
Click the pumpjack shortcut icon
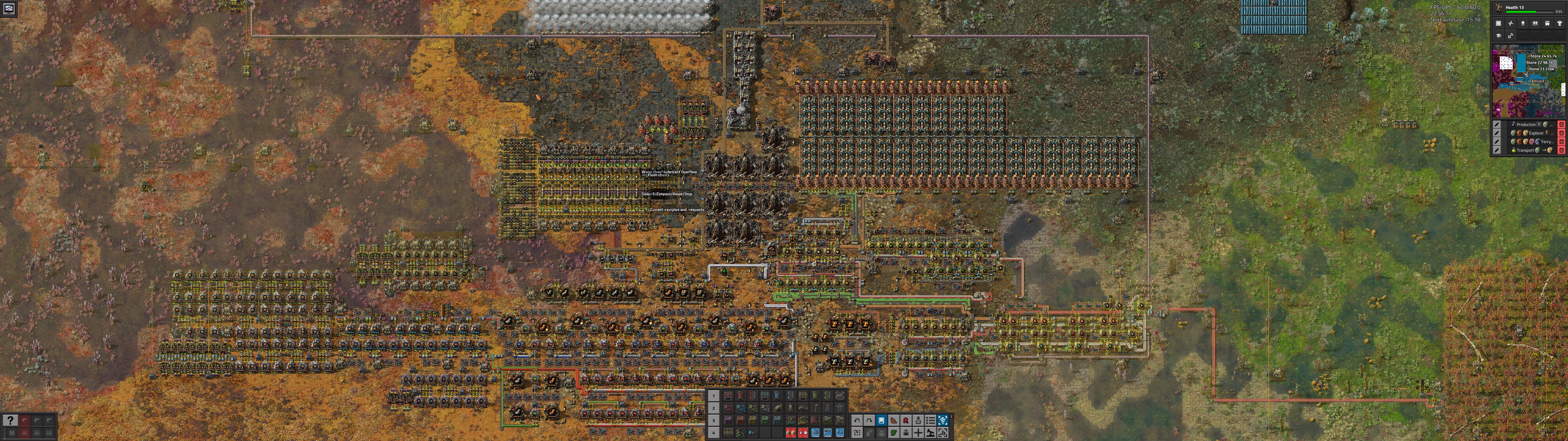[931, 434]
